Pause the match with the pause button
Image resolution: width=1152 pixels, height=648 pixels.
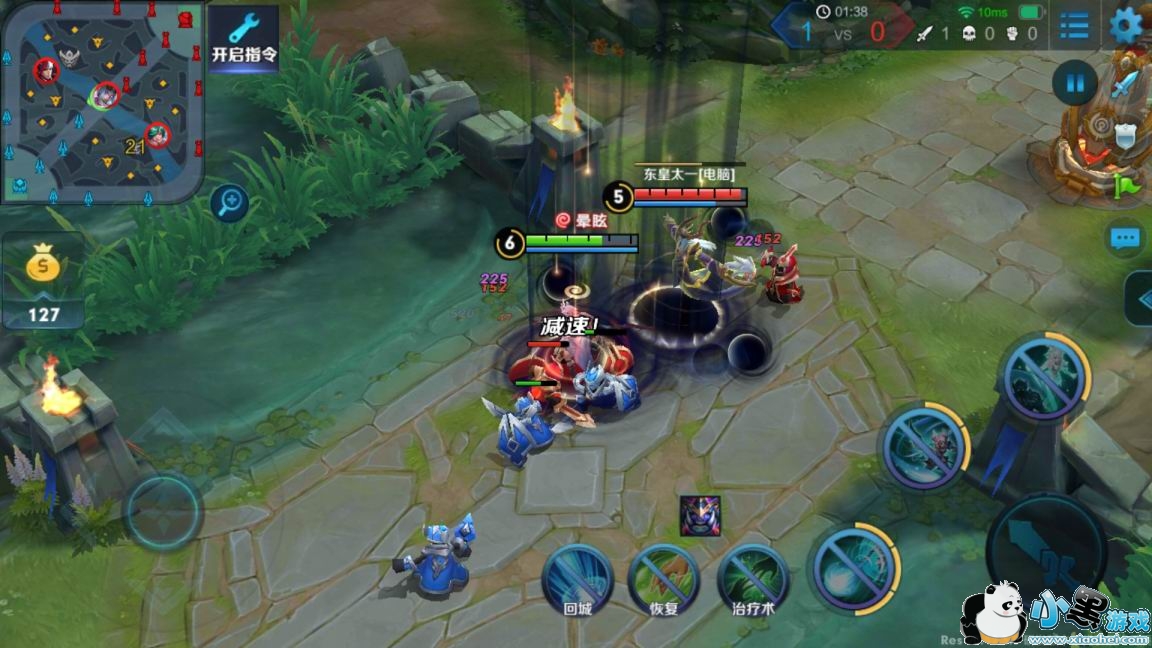[1075, 83]
